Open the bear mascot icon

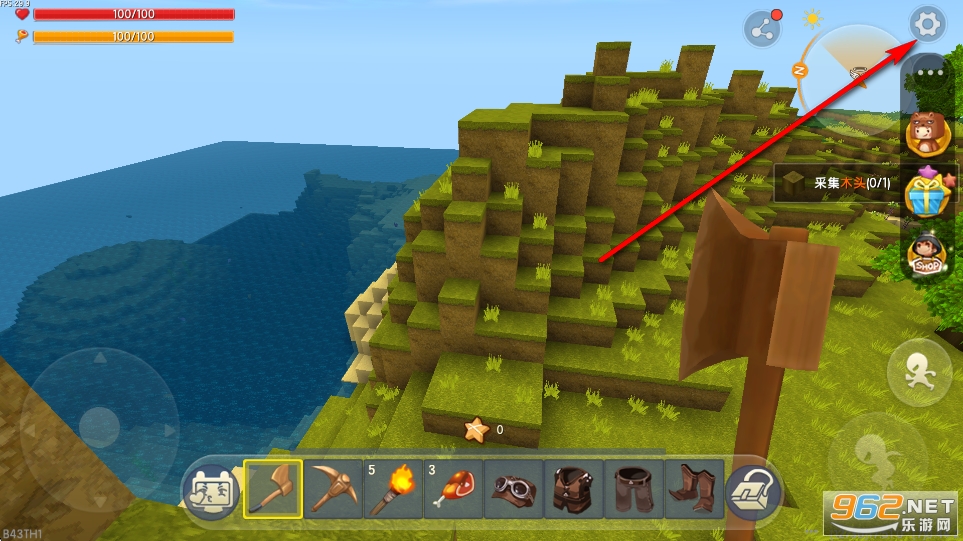926,135
